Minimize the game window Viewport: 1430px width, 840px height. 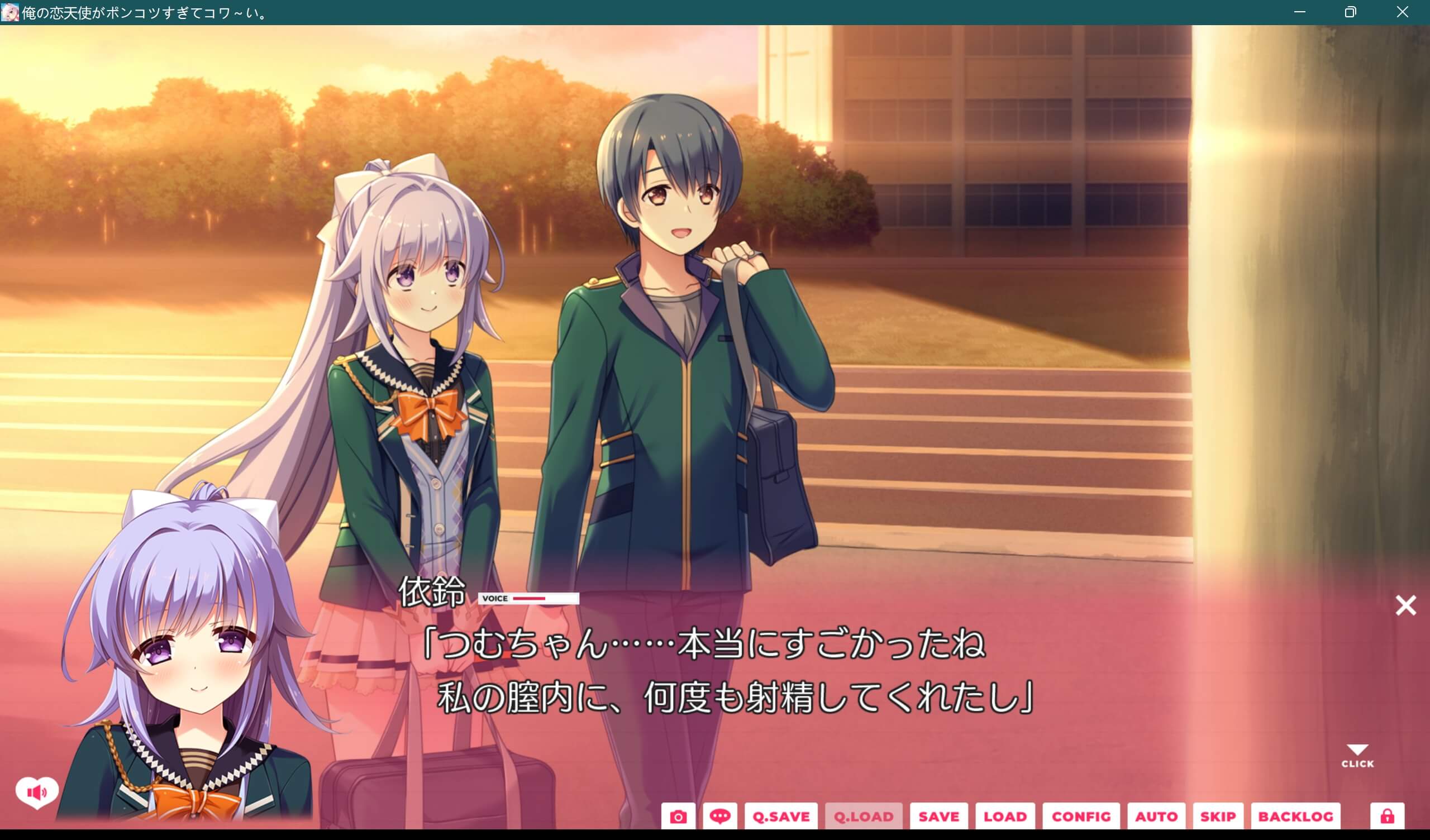coord(1299,11)
